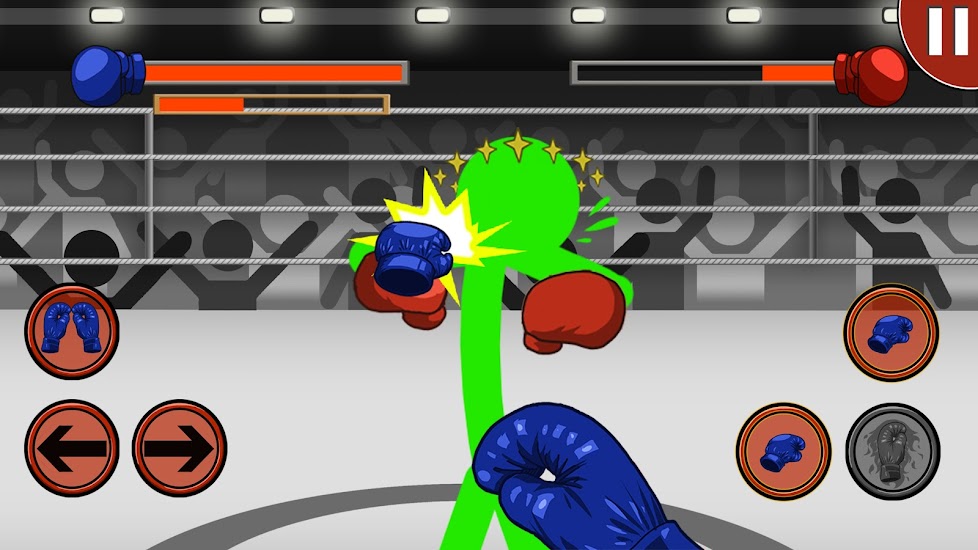Raise guard with the double-glove block button
978x550 pixels.
(x=72, y=331)
